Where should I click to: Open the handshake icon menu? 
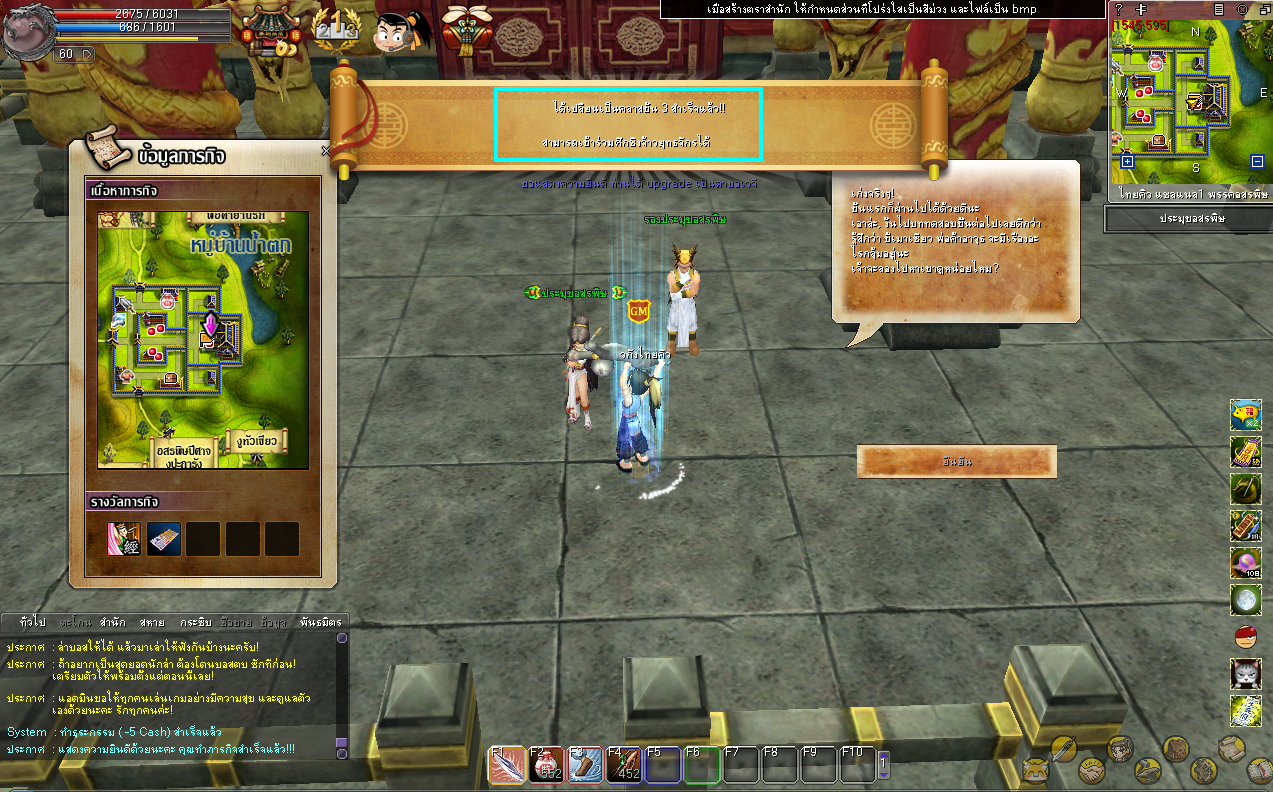[x=1092, y=771]
